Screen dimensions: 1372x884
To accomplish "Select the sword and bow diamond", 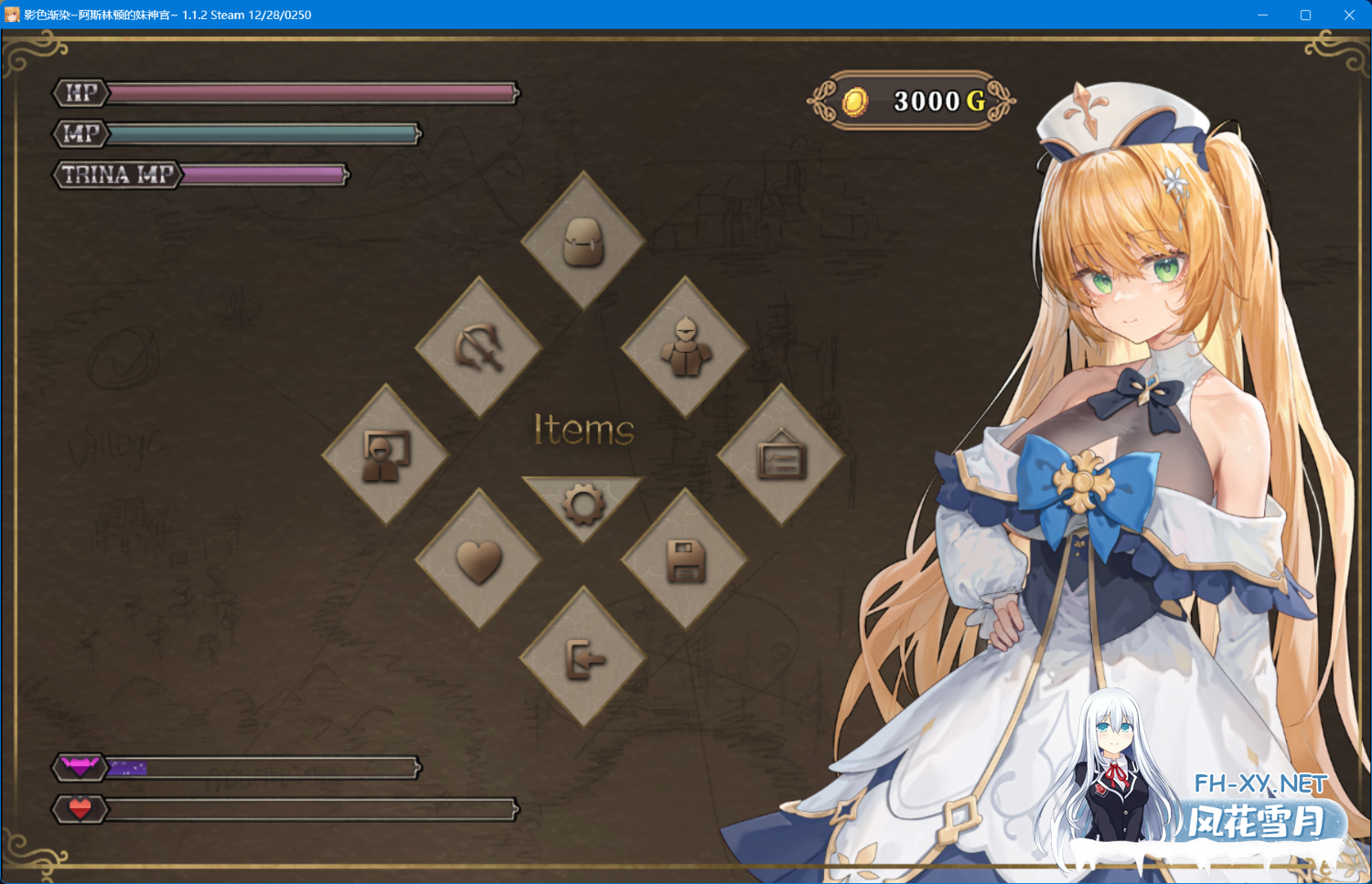I will 479,347.
